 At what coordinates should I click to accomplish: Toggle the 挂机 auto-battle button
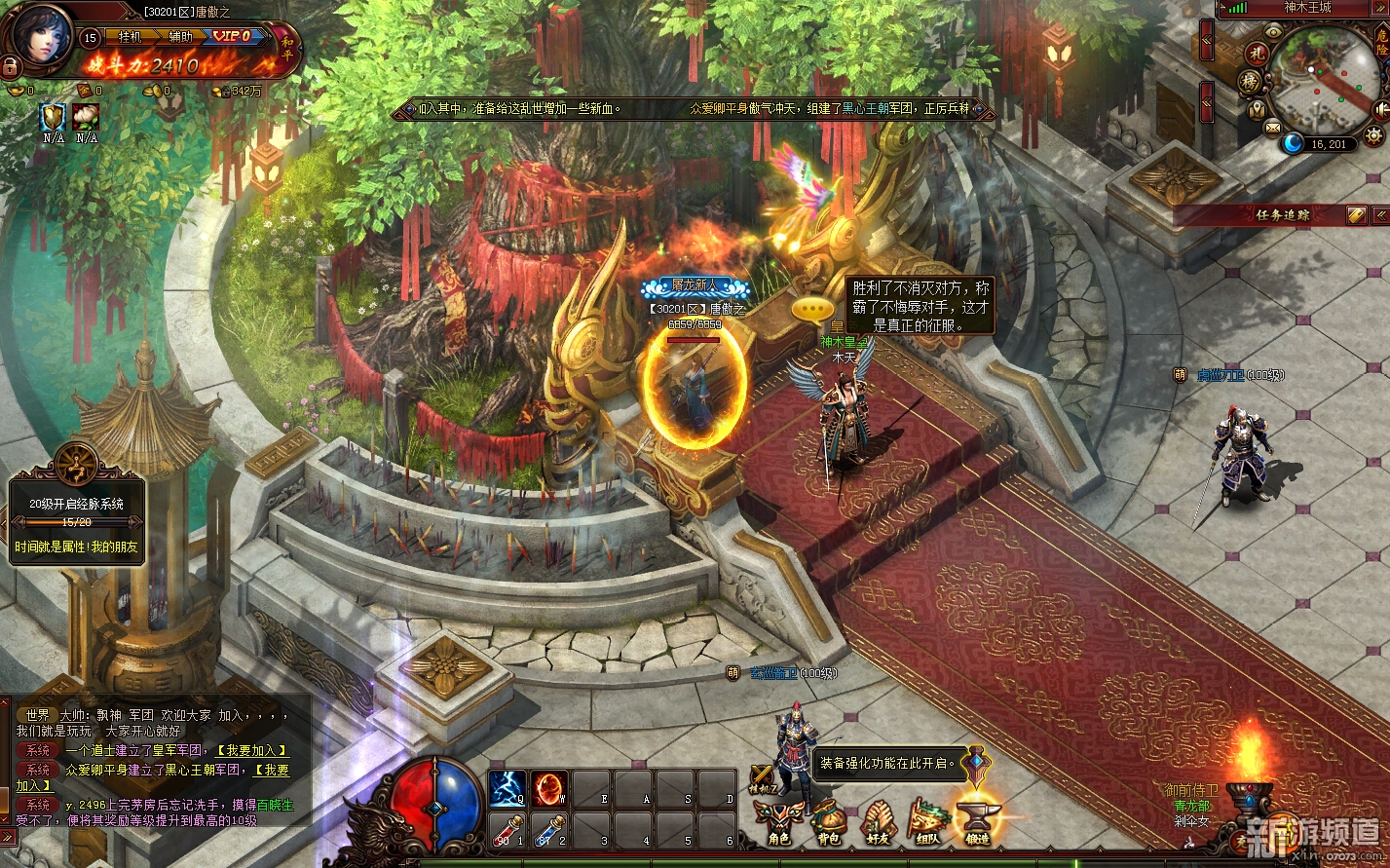130,37
